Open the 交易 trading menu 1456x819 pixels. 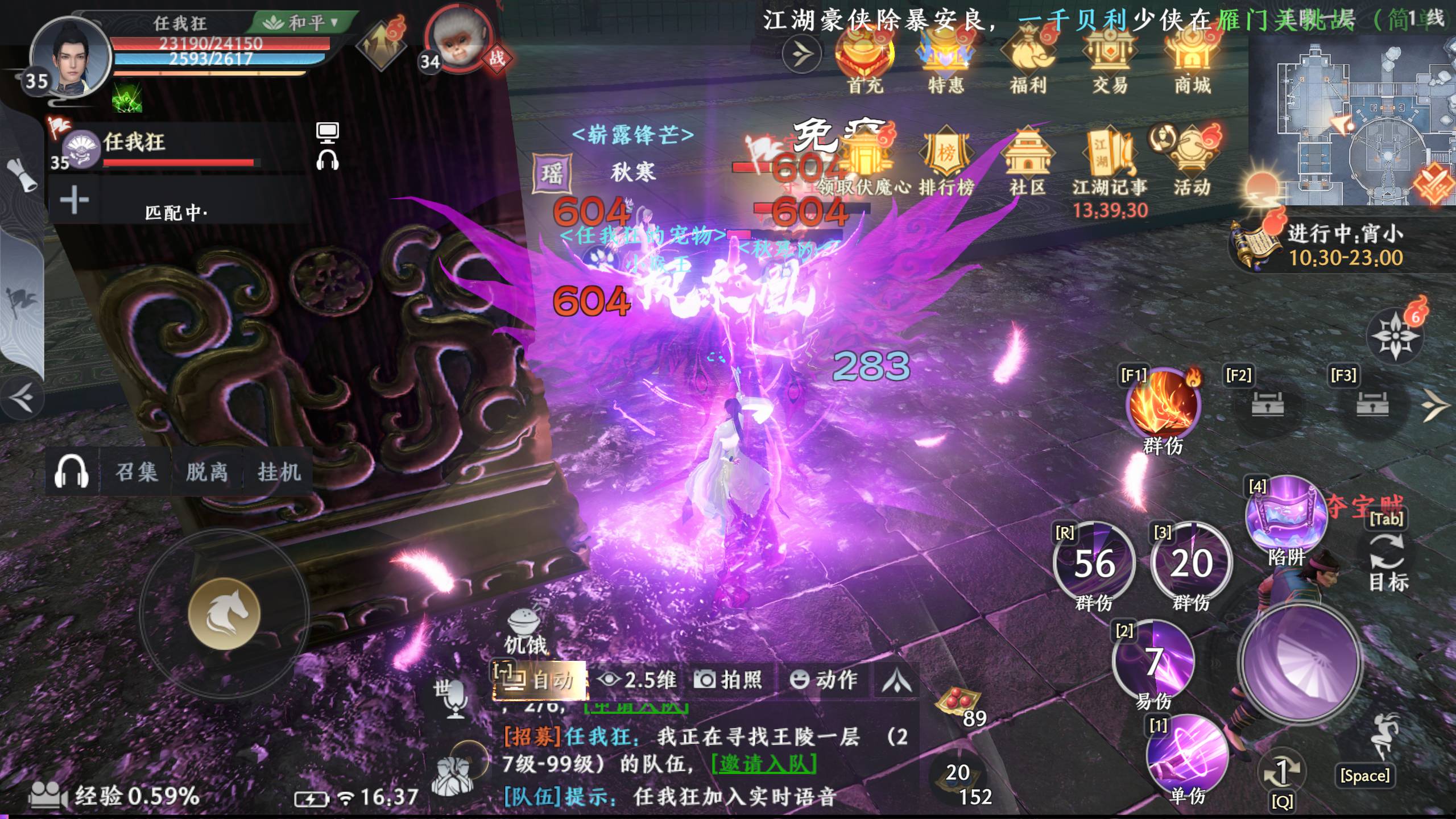(1110, 61)
